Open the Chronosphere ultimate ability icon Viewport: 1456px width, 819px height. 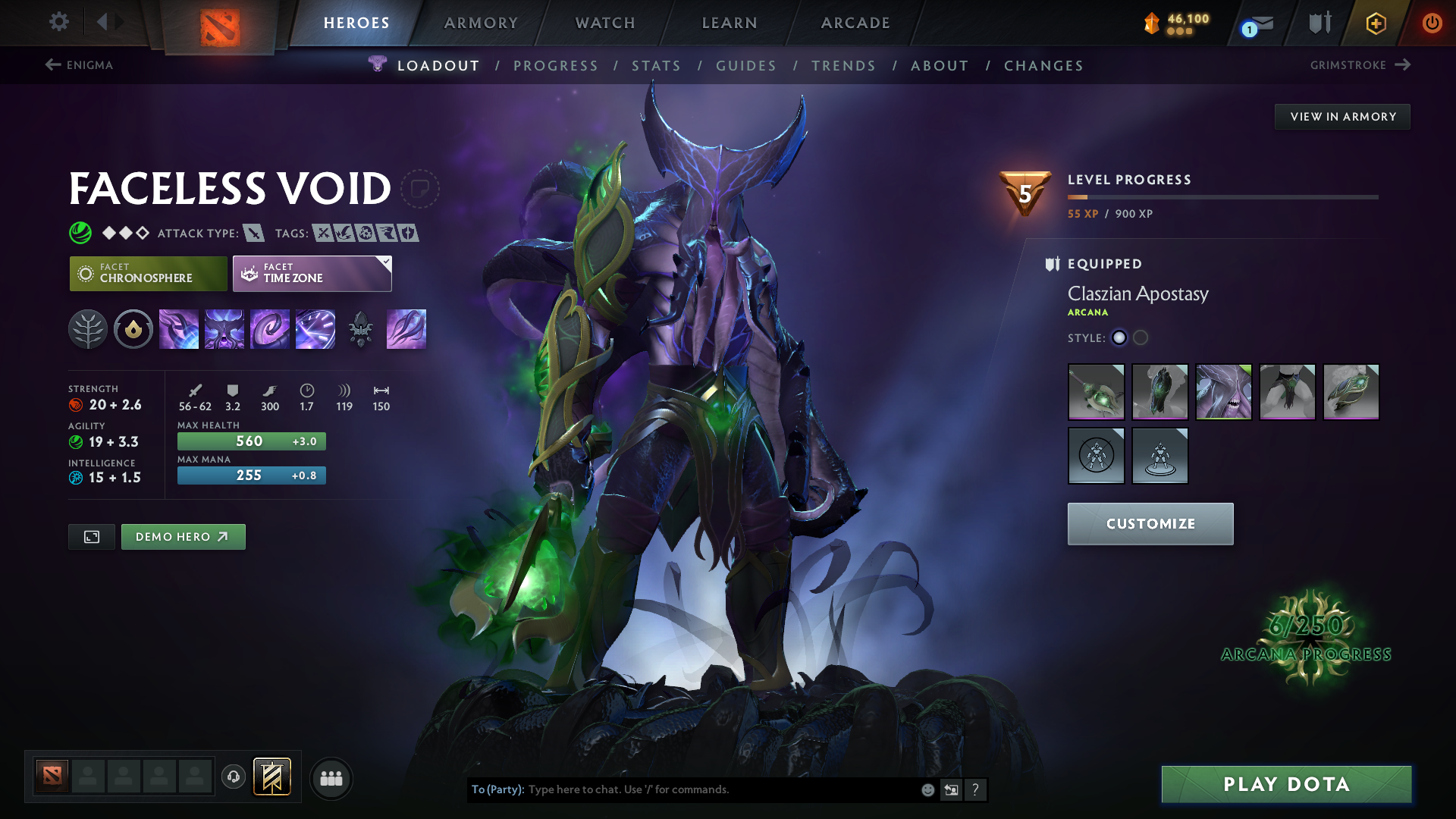[315, 329]
